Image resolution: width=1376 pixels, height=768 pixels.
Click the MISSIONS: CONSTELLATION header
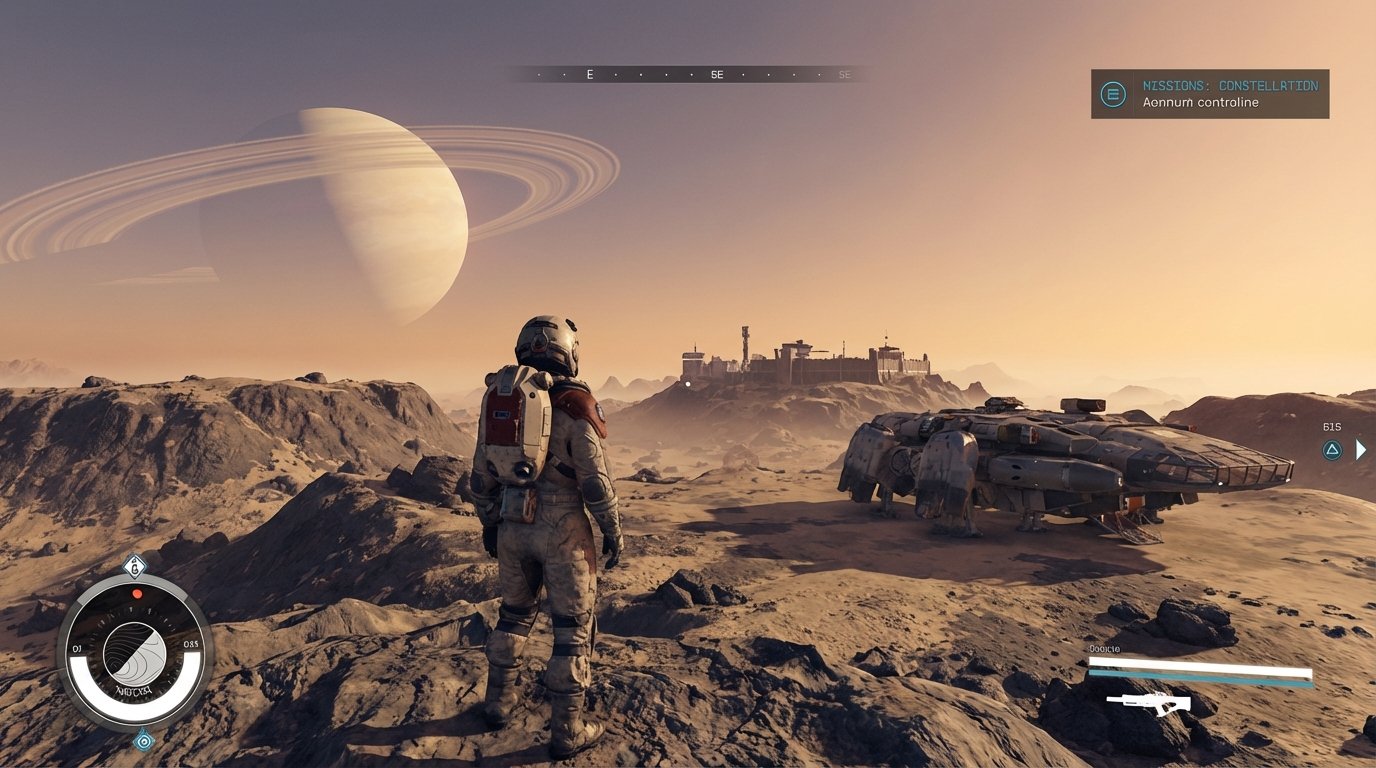pyautogui.click(x=1231, y=85)
